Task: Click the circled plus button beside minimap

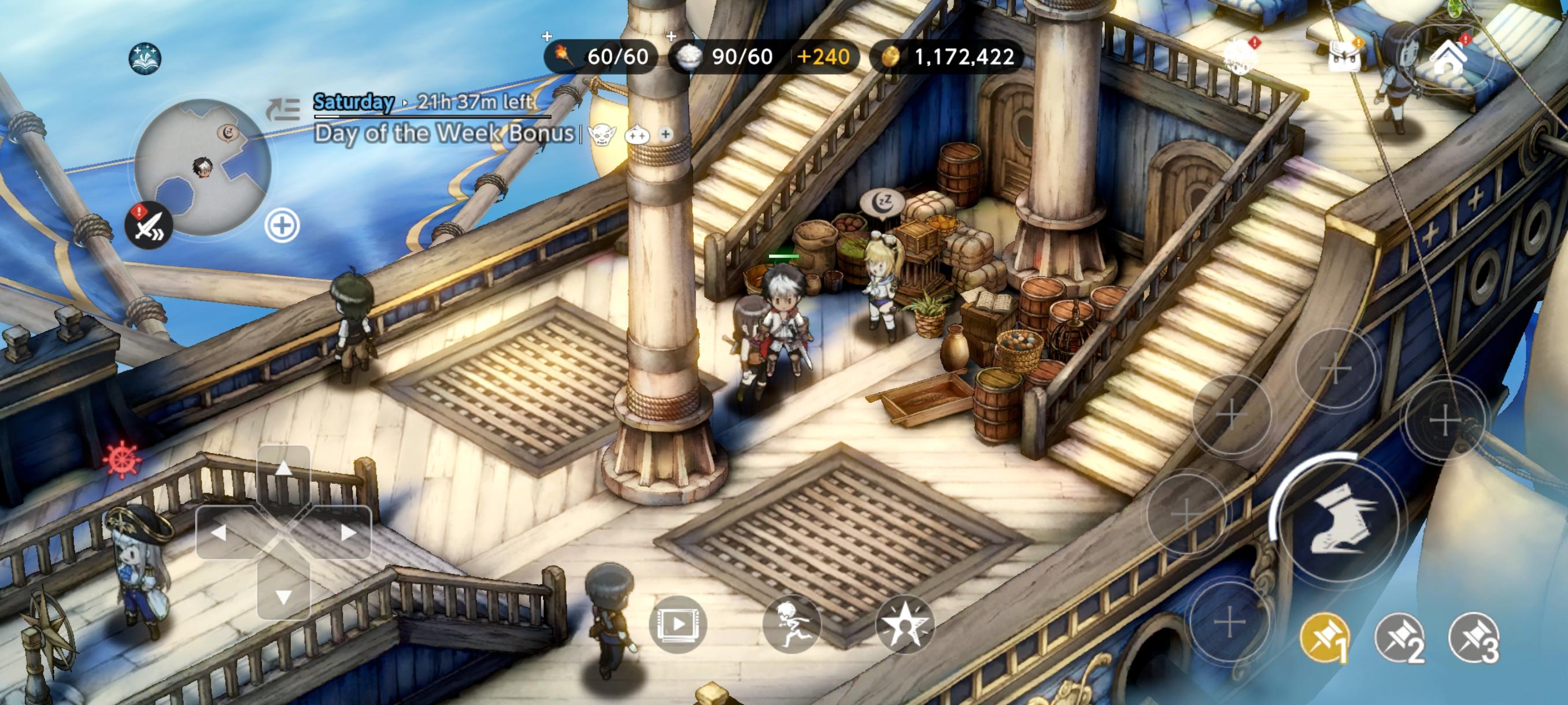Action: point(282,227)
